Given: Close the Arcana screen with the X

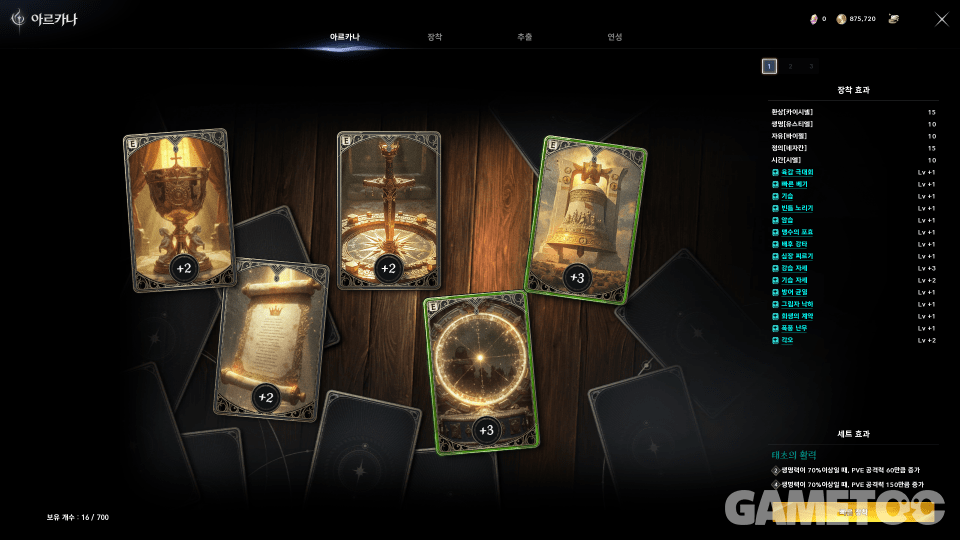Looking at the screenshot, I should (x=941, y=19).
